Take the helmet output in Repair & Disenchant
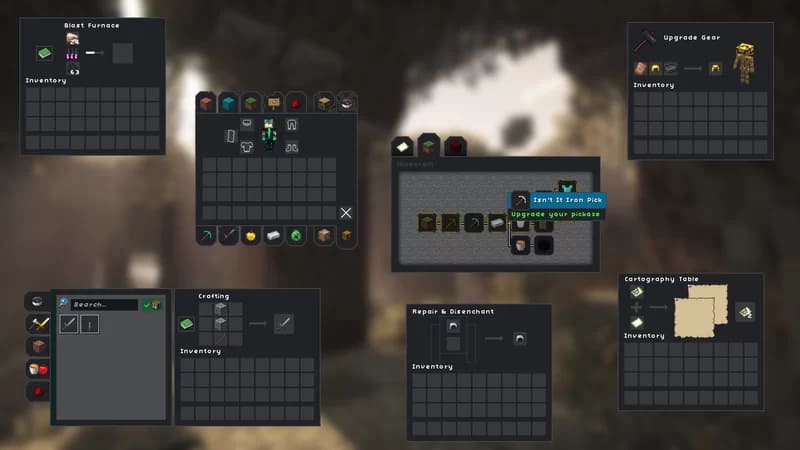This screenshot has width=800, height=450. (520, 338)
